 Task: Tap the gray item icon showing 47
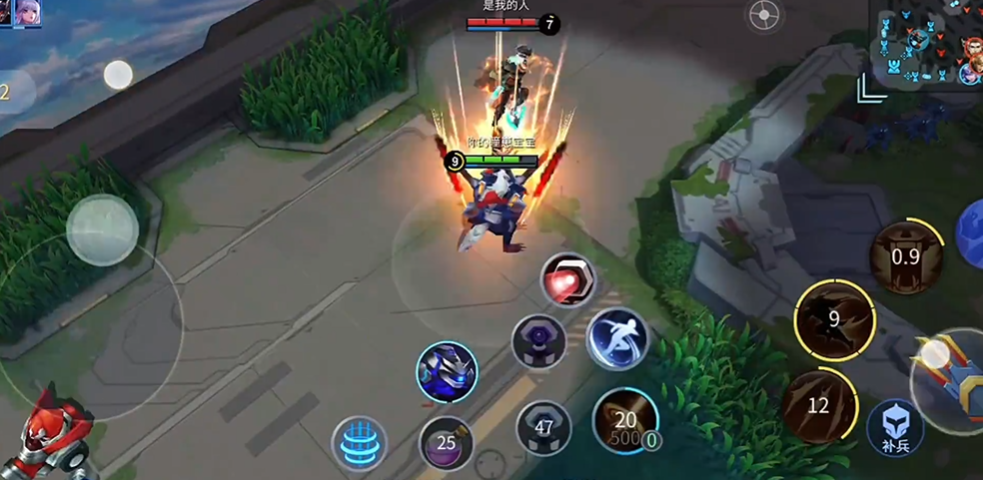[x=544, y=429]
